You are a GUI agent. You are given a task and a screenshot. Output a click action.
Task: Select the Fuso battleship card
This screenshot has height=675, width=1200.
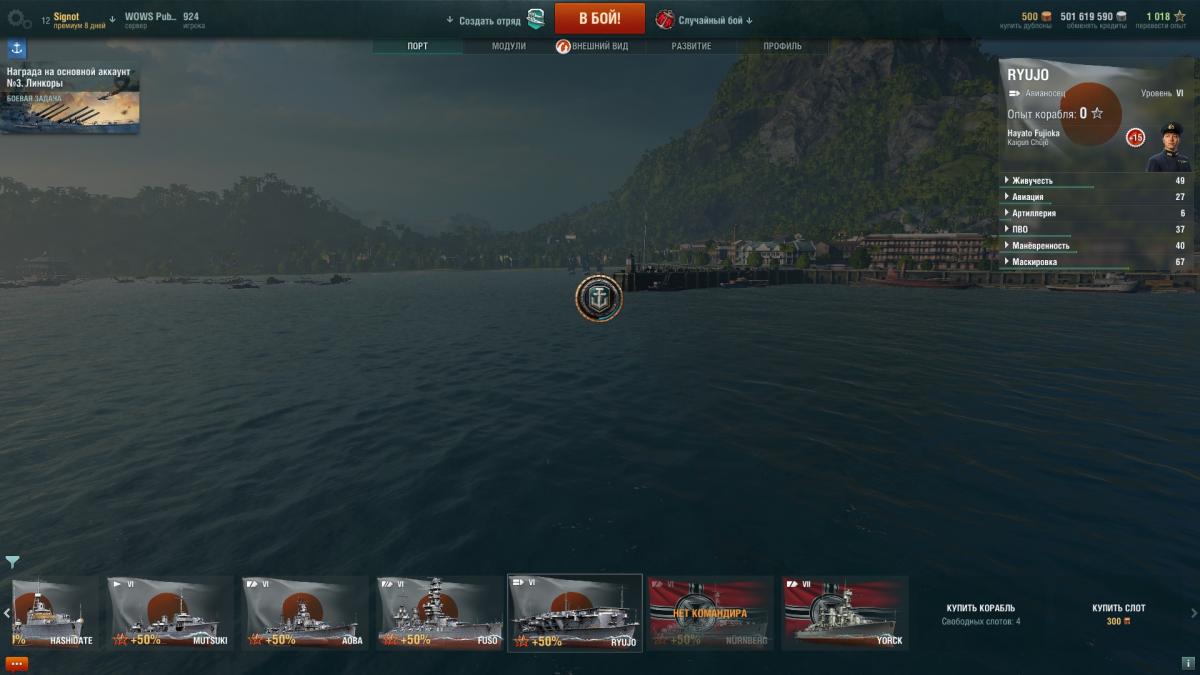439,612
